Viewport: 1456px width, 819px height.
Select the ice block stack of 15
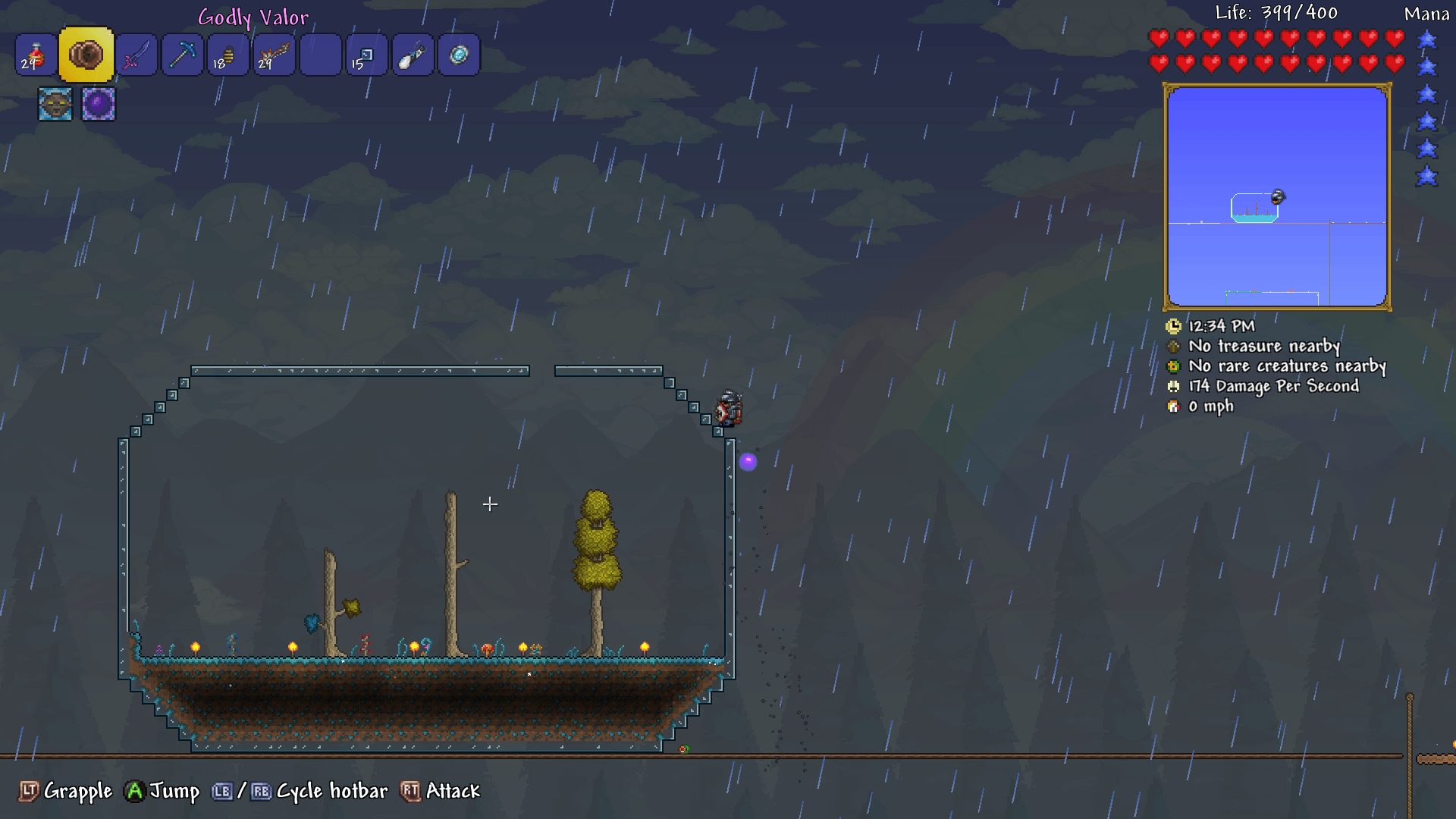tap(366, 55)
